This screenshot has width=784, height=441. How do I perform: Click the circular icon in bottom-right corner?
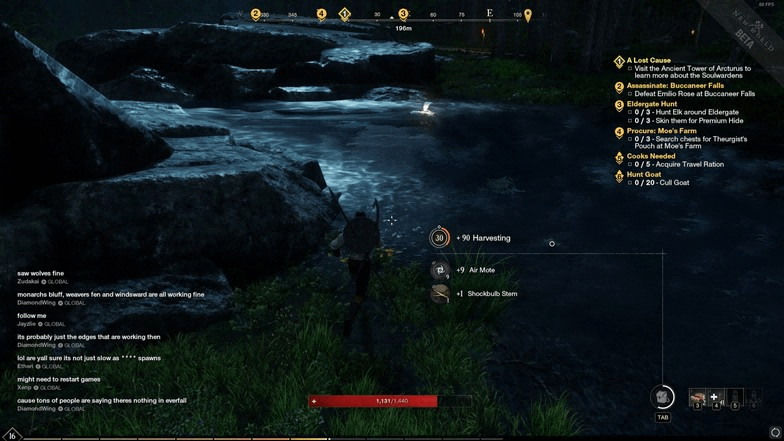(775, 433)
